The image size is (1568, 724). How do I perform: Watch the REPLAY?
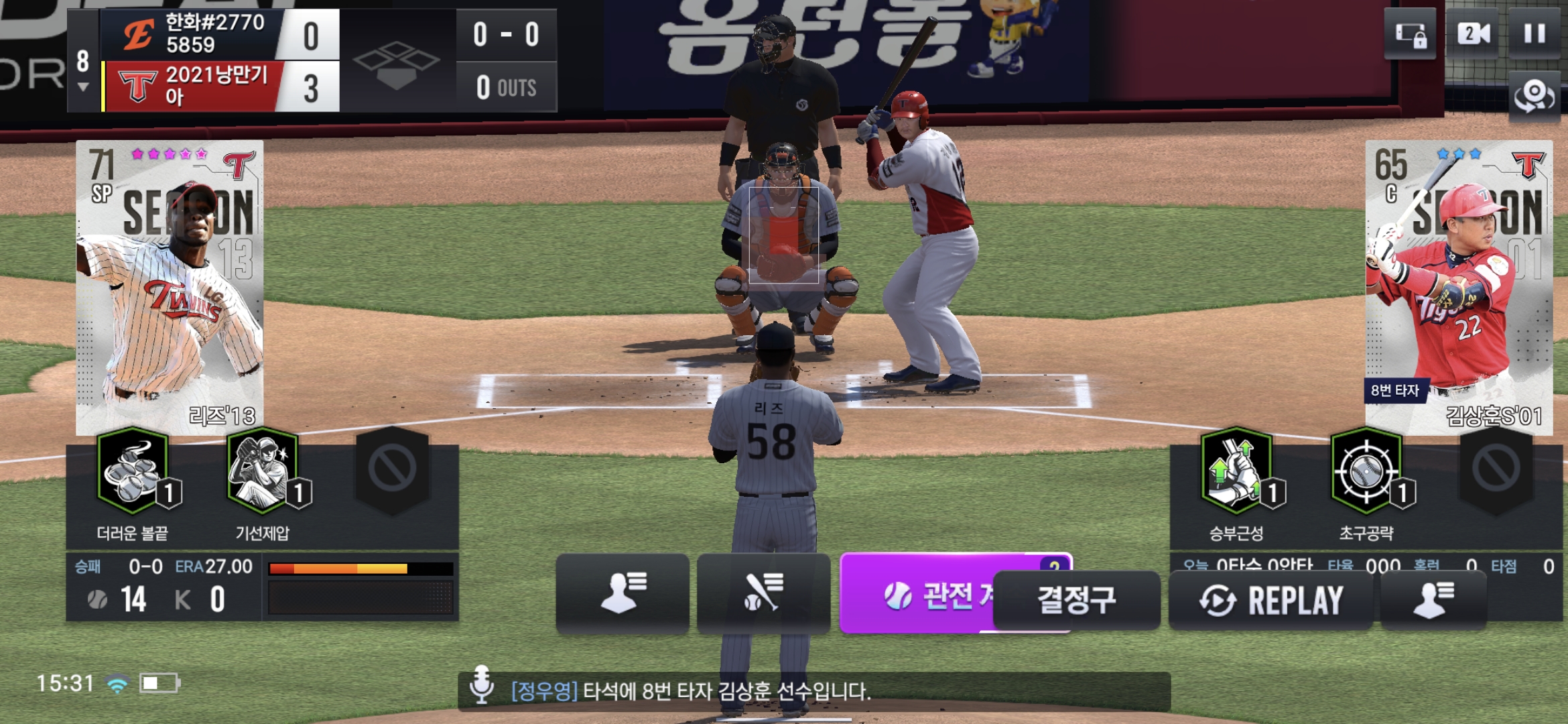1270,600
